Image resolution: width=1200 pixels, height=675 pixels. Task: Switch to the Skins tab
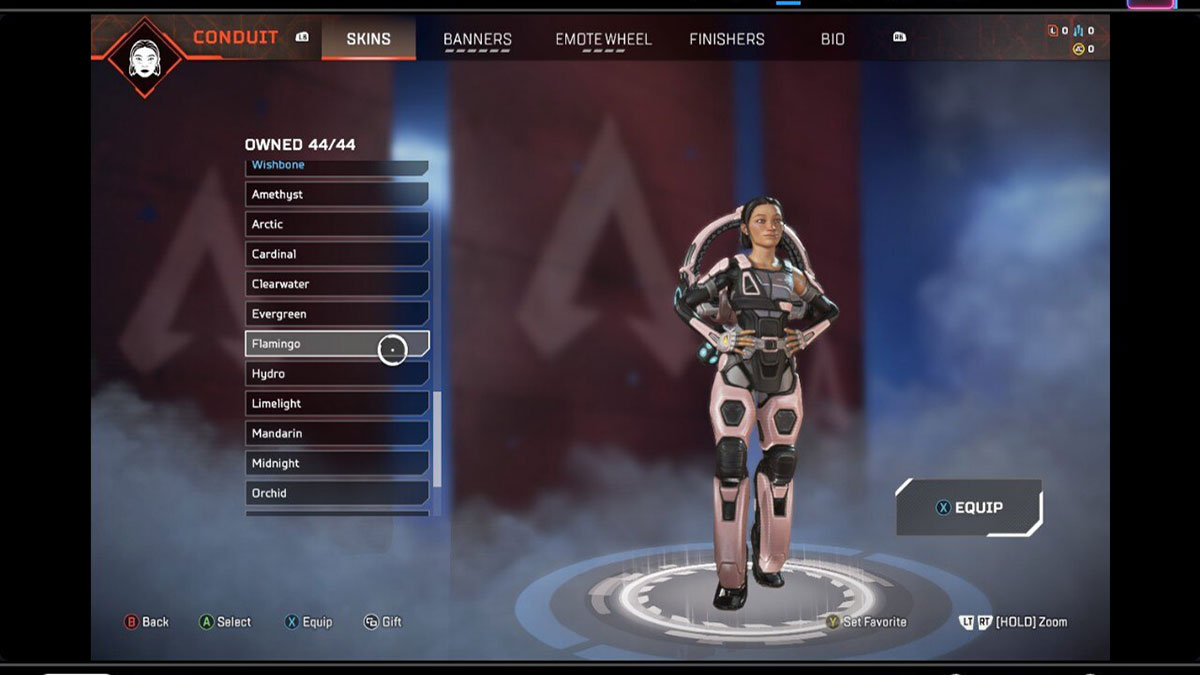coord(368,39)
